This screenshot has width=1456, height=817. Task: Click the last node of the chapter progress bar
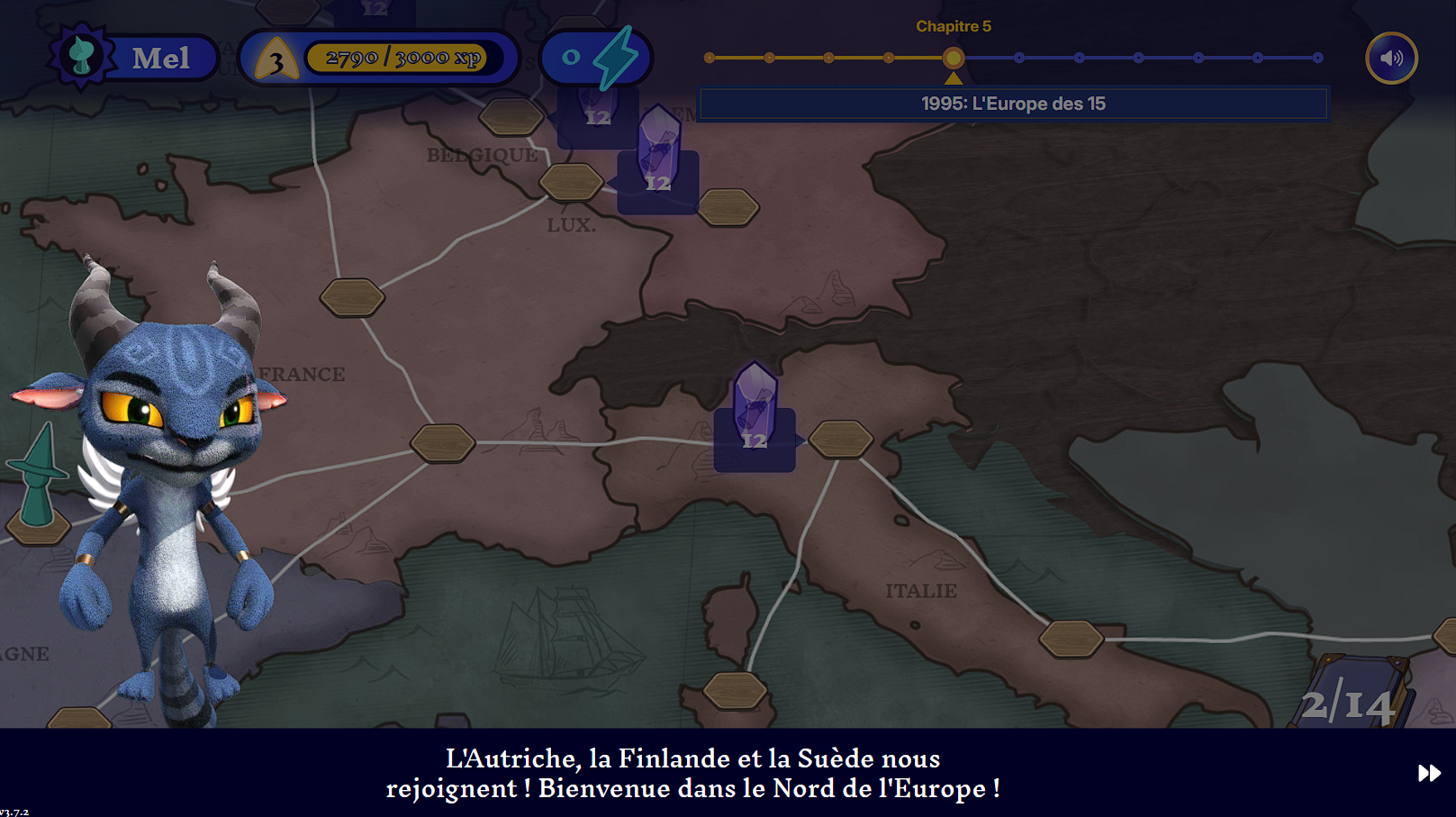click(x=1316, y=59)
